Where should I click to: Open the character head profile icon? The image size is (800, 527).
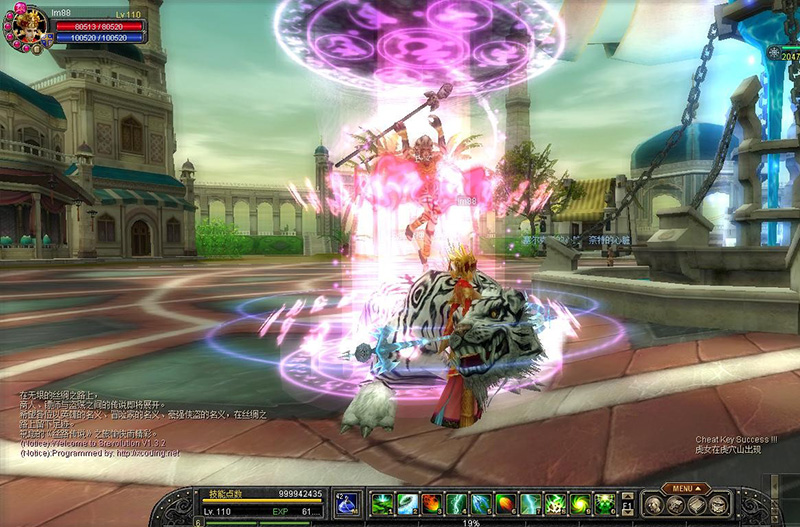(654, 504)
